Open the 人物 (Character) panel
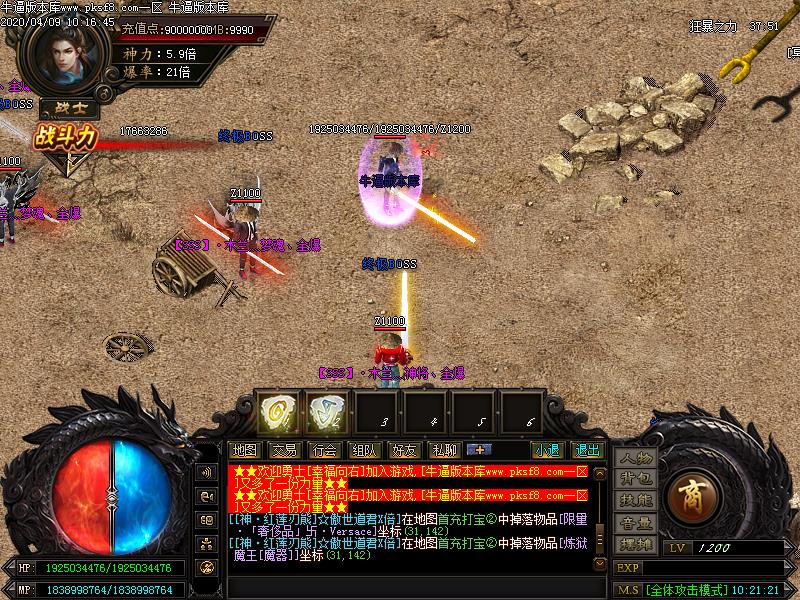 tap(634, 458)
